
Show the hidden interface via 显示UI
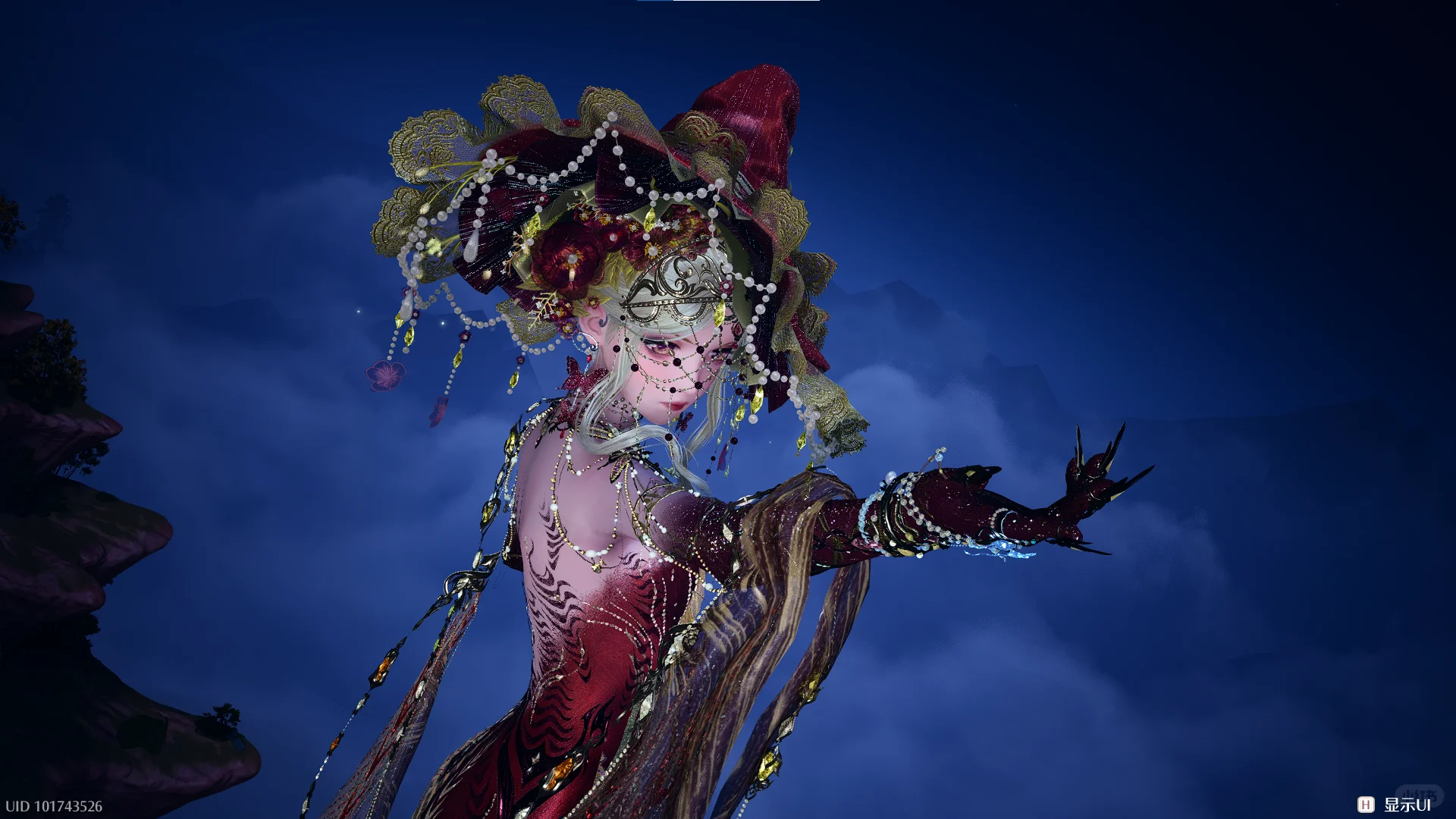click(1396, 805)
